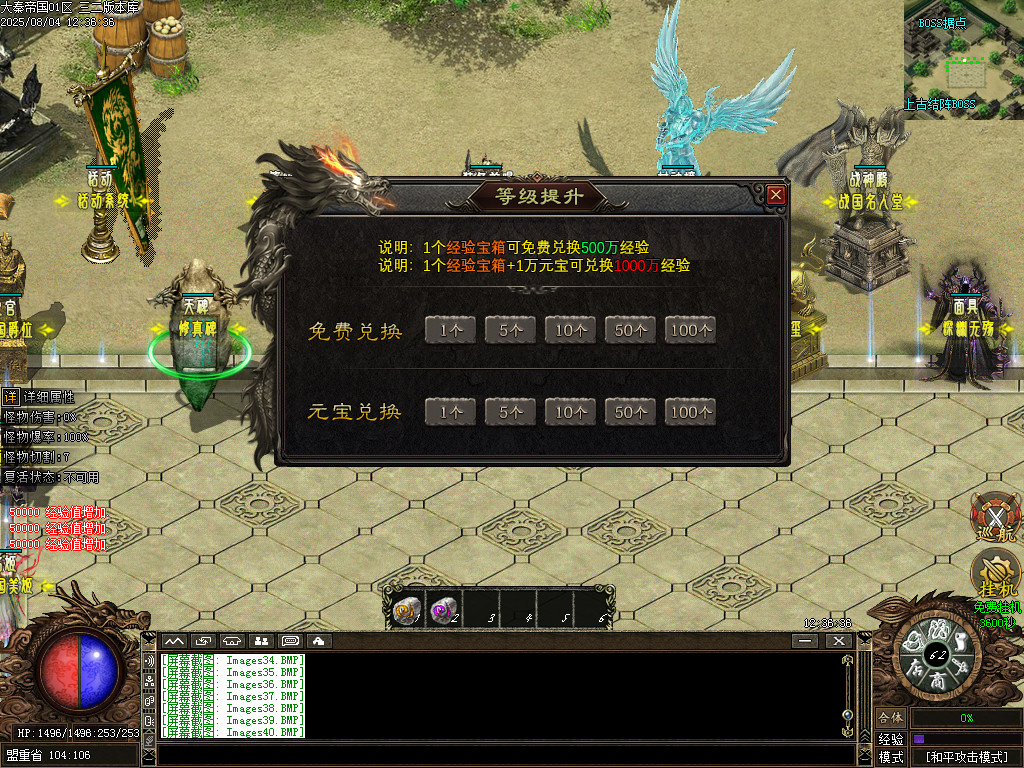Image resolution: width=1024 pixels, height=768 pixels.
Task: Choose 5个 in the 元宝兑换 row
Action: [510, 411]
